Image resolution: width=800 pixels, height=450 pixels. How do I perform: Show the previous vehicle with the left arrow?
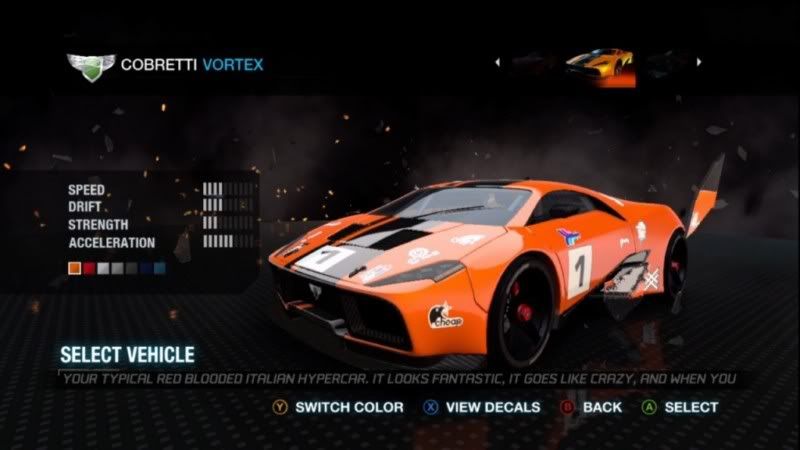(497, 62)
